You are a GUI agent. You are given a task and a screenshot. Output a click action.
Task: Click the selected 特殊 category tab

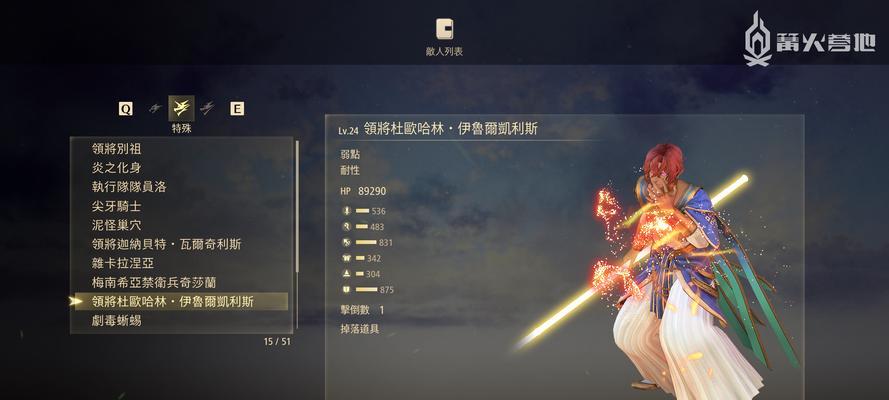pos(181,108)
